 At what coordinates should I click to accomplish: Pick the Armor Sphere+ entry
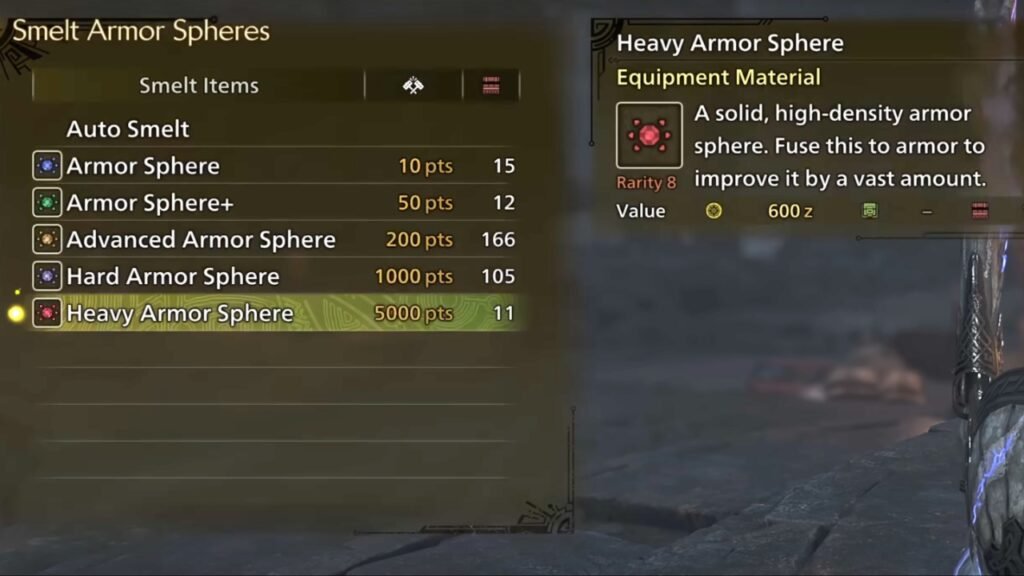150,203
